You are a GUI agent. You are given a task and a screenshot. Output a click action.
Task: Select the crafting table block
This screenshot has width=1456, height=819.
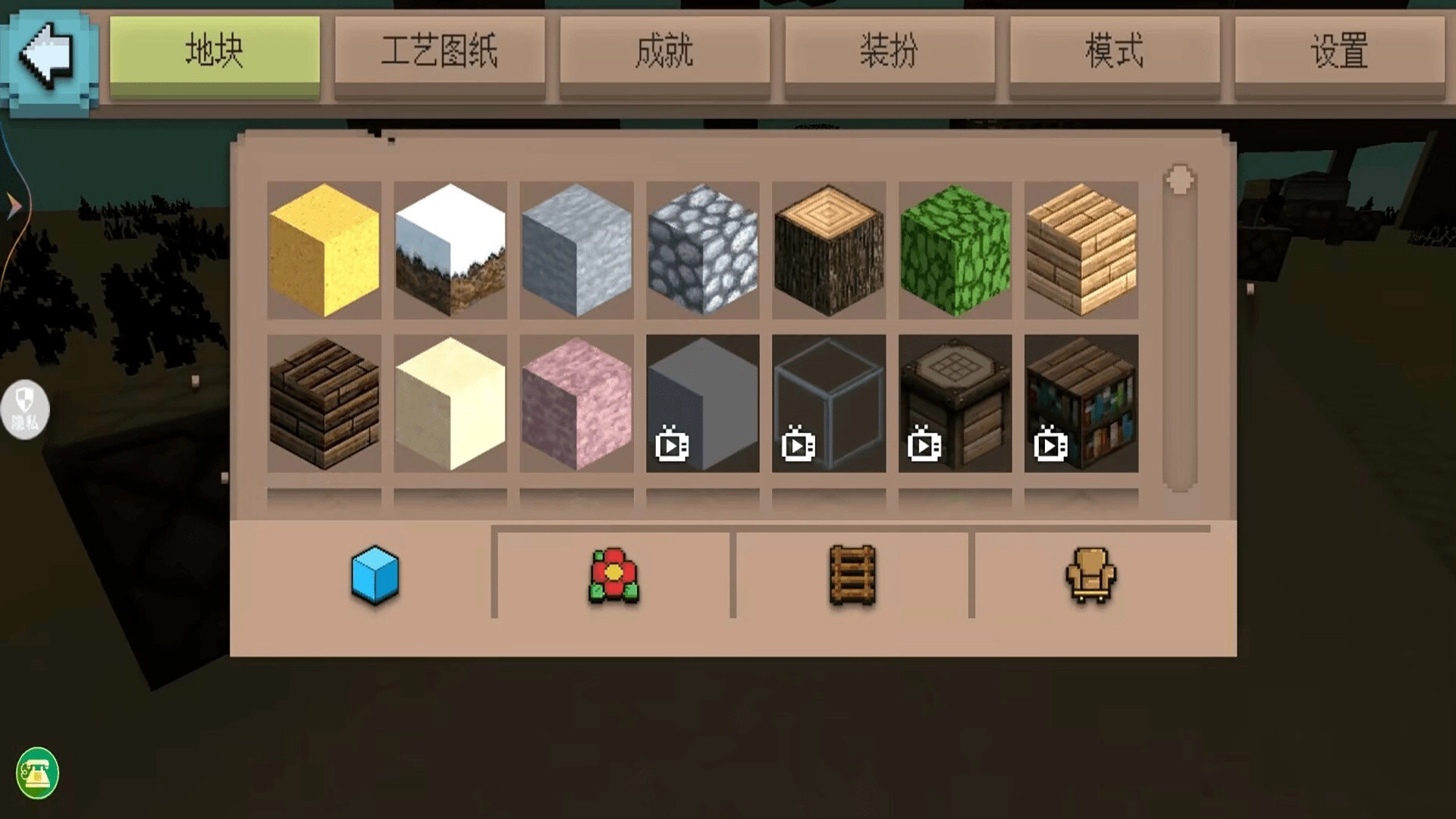[x=954, y=406]
